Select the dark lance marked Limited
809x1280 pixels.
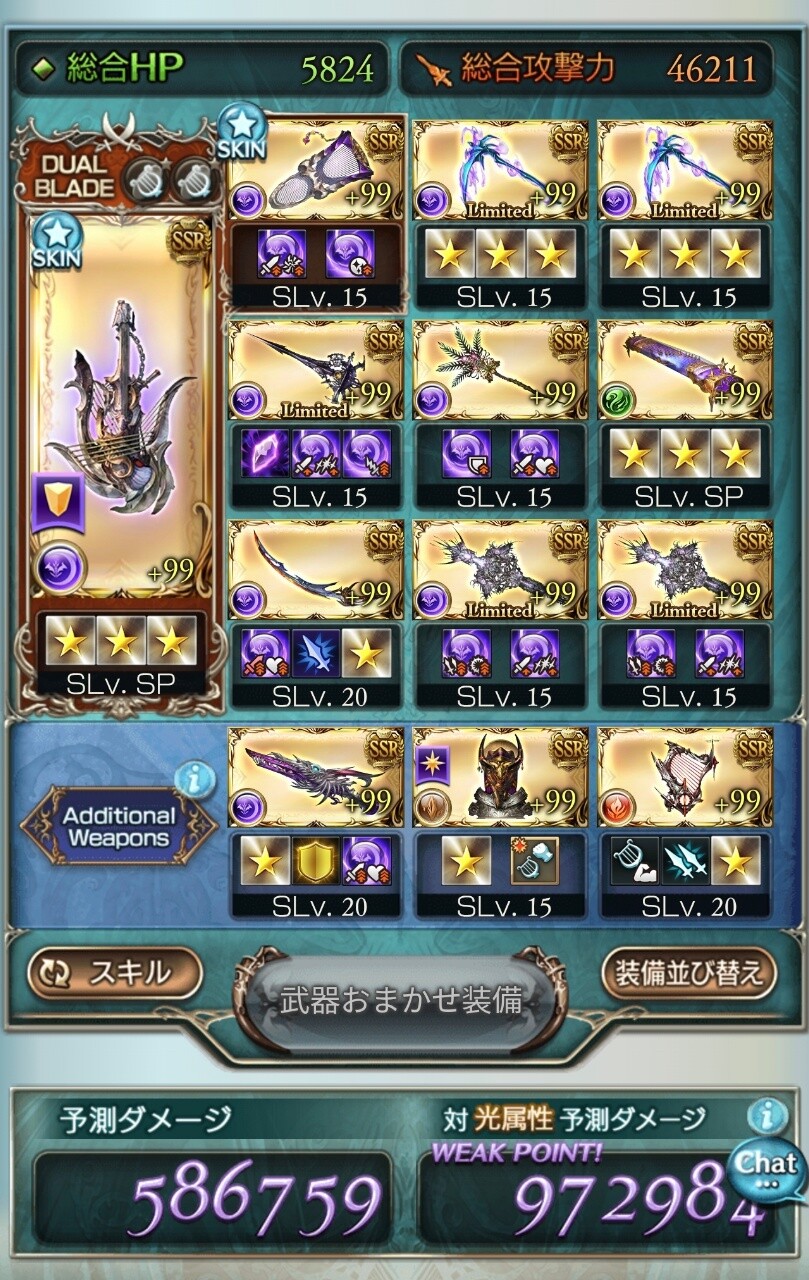pyautogui.click(x=315, y=370)
